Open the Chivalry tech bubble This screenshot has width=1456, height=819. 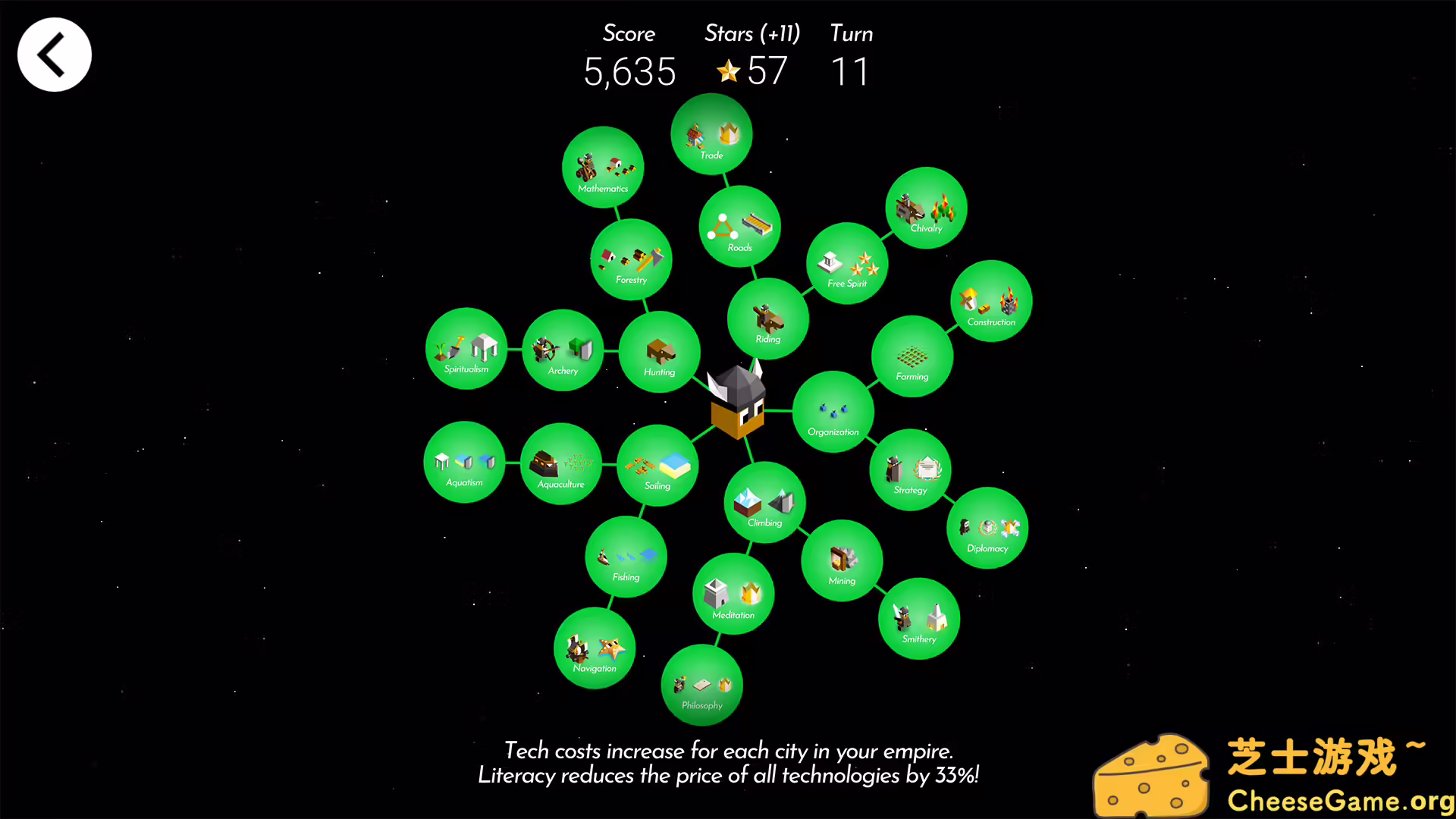point(925,208)
